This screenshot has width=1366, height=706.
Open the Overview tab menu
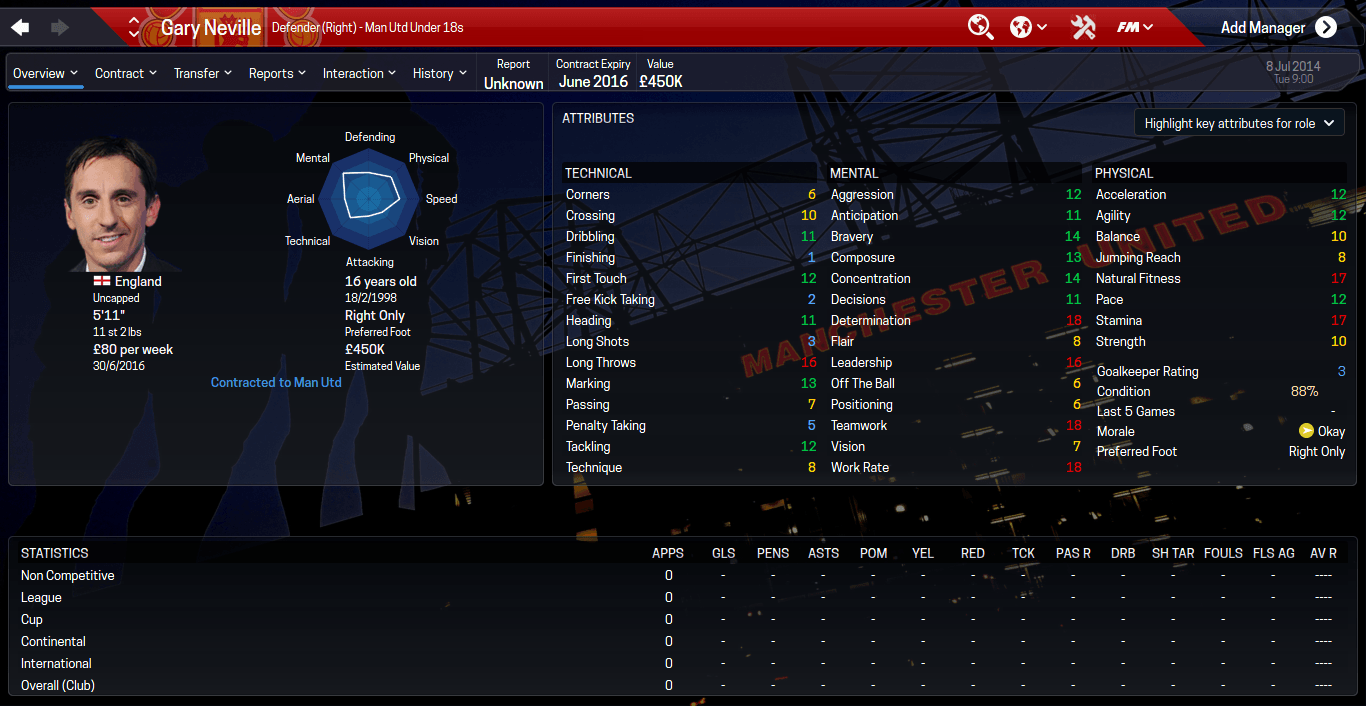tap(46, 73)
